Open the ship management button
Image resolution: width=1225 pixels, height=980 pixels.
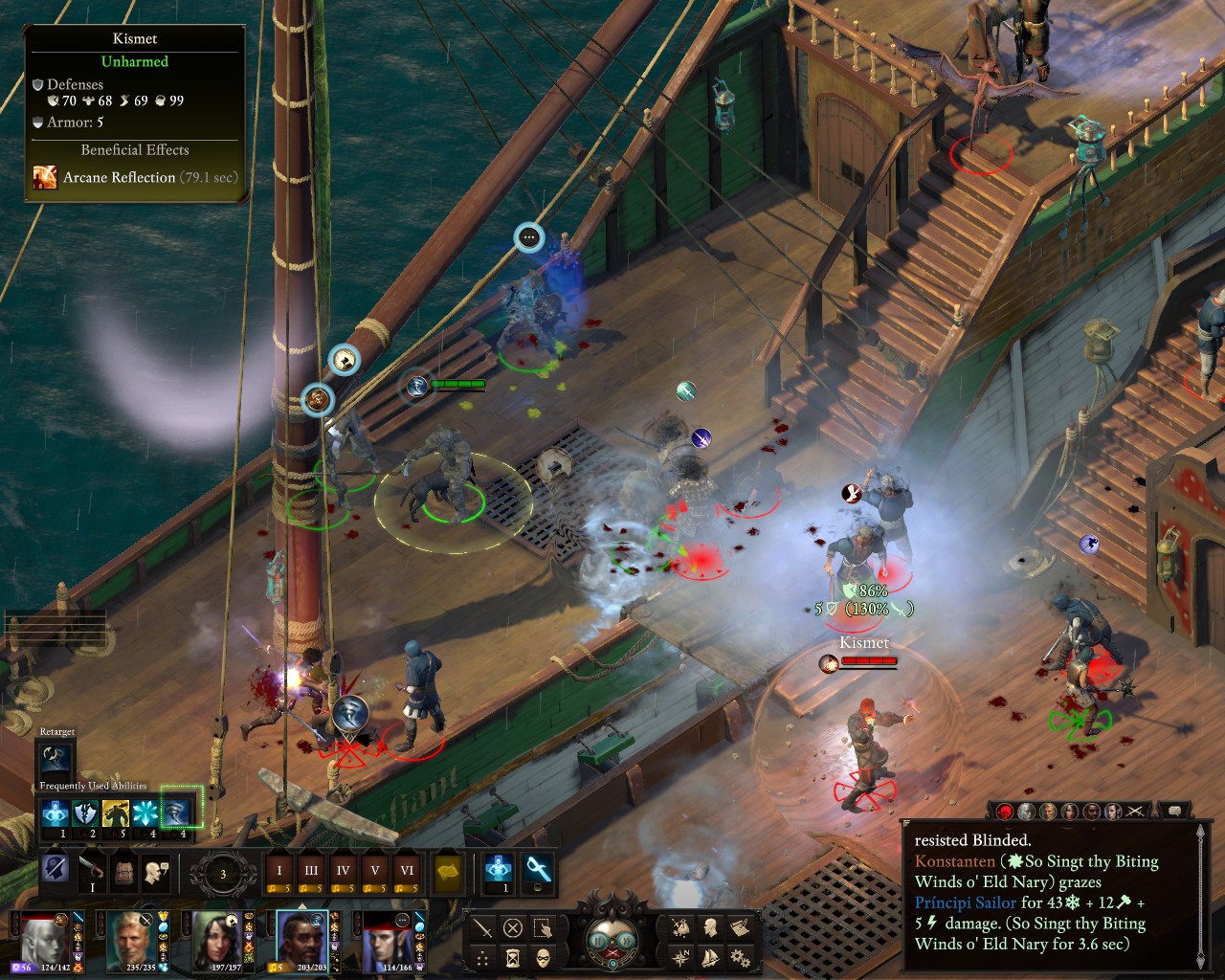point(710,957)
